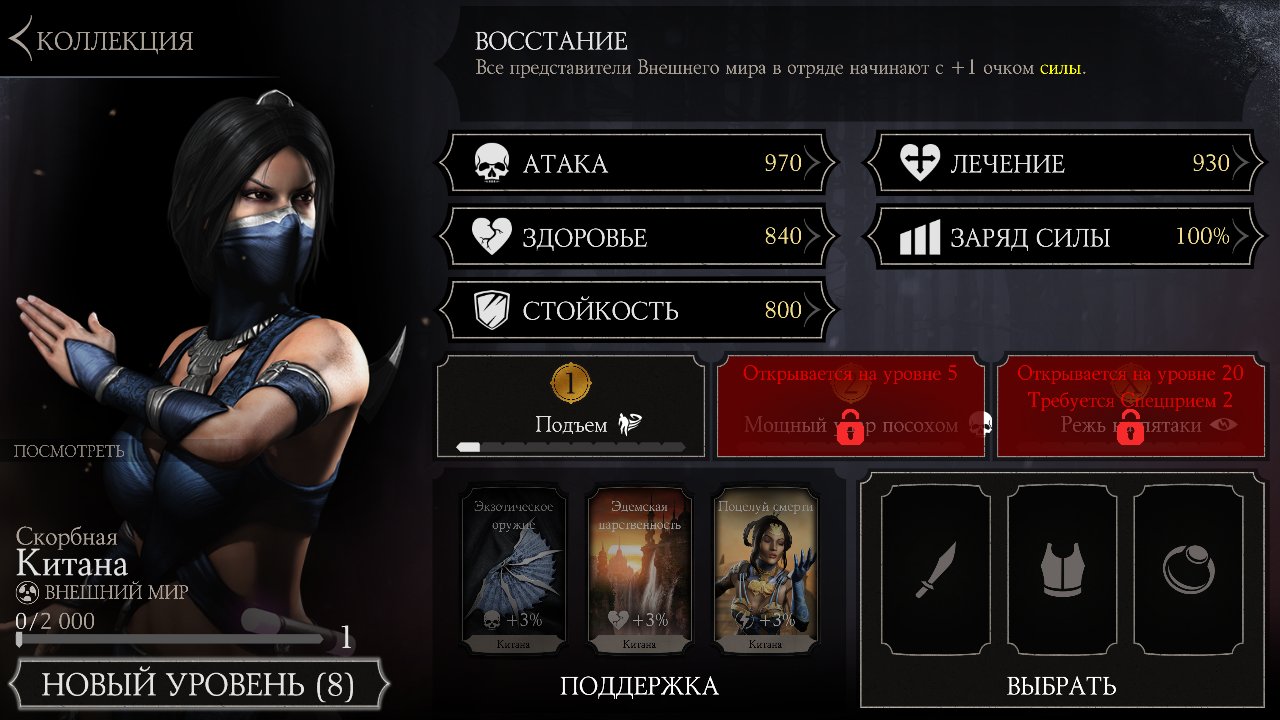Open the Здоровье stat details

point(638,237)
